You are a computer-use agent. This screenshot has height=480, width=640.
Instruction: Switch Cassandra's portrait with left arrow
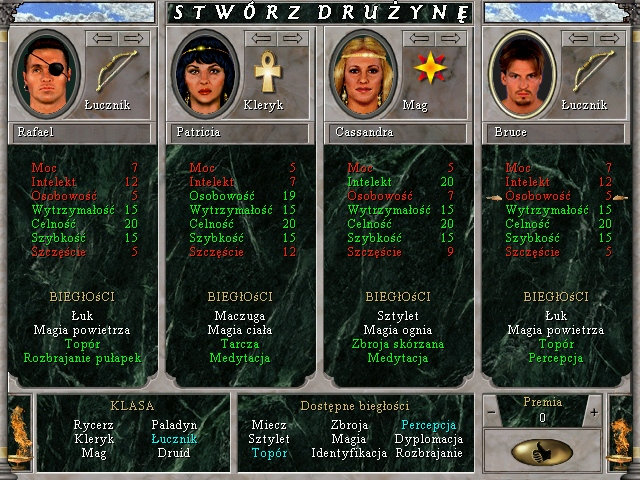tap(416, 38)
